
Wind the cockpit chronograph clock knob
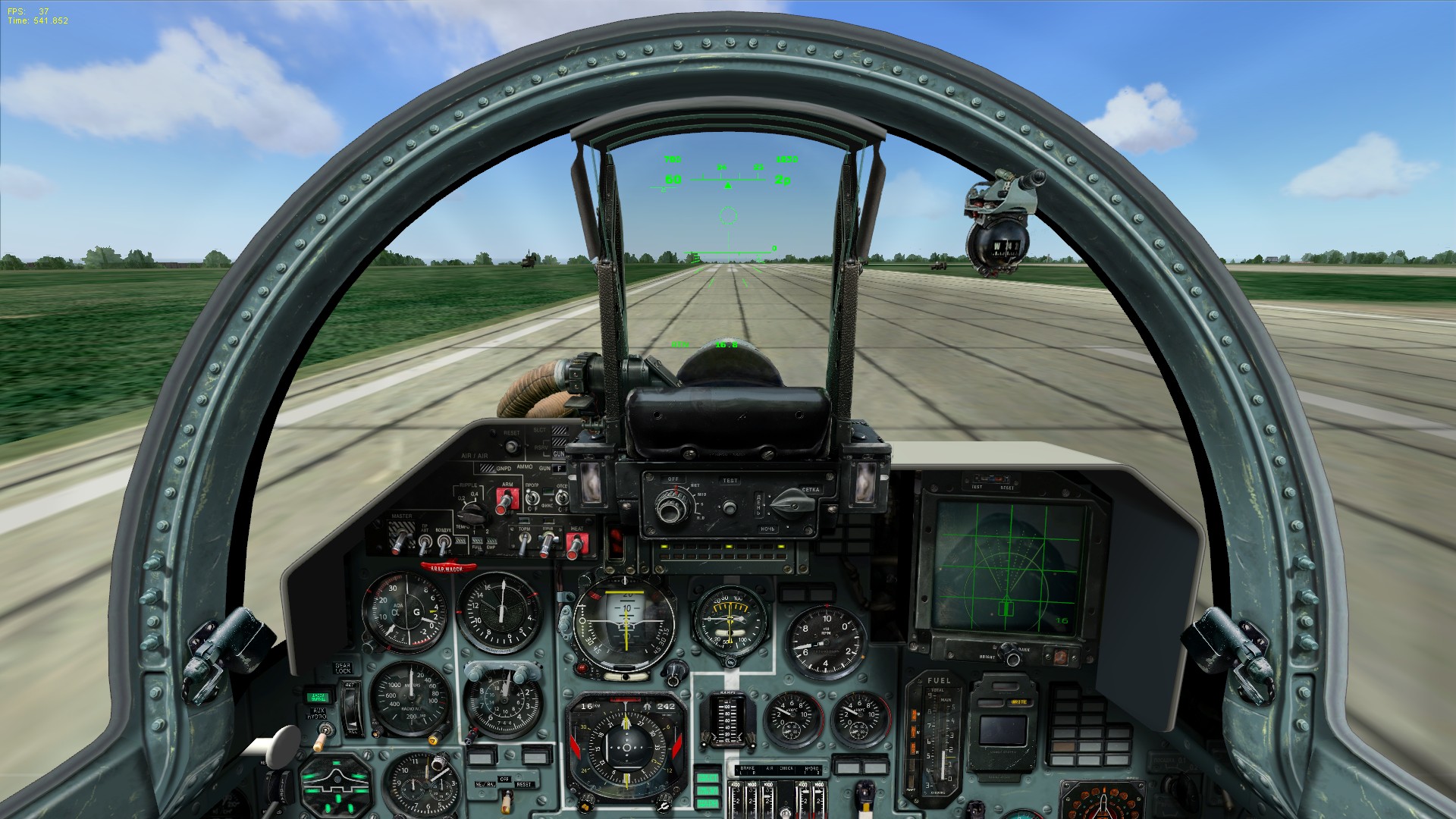click(x=440, y=763)
